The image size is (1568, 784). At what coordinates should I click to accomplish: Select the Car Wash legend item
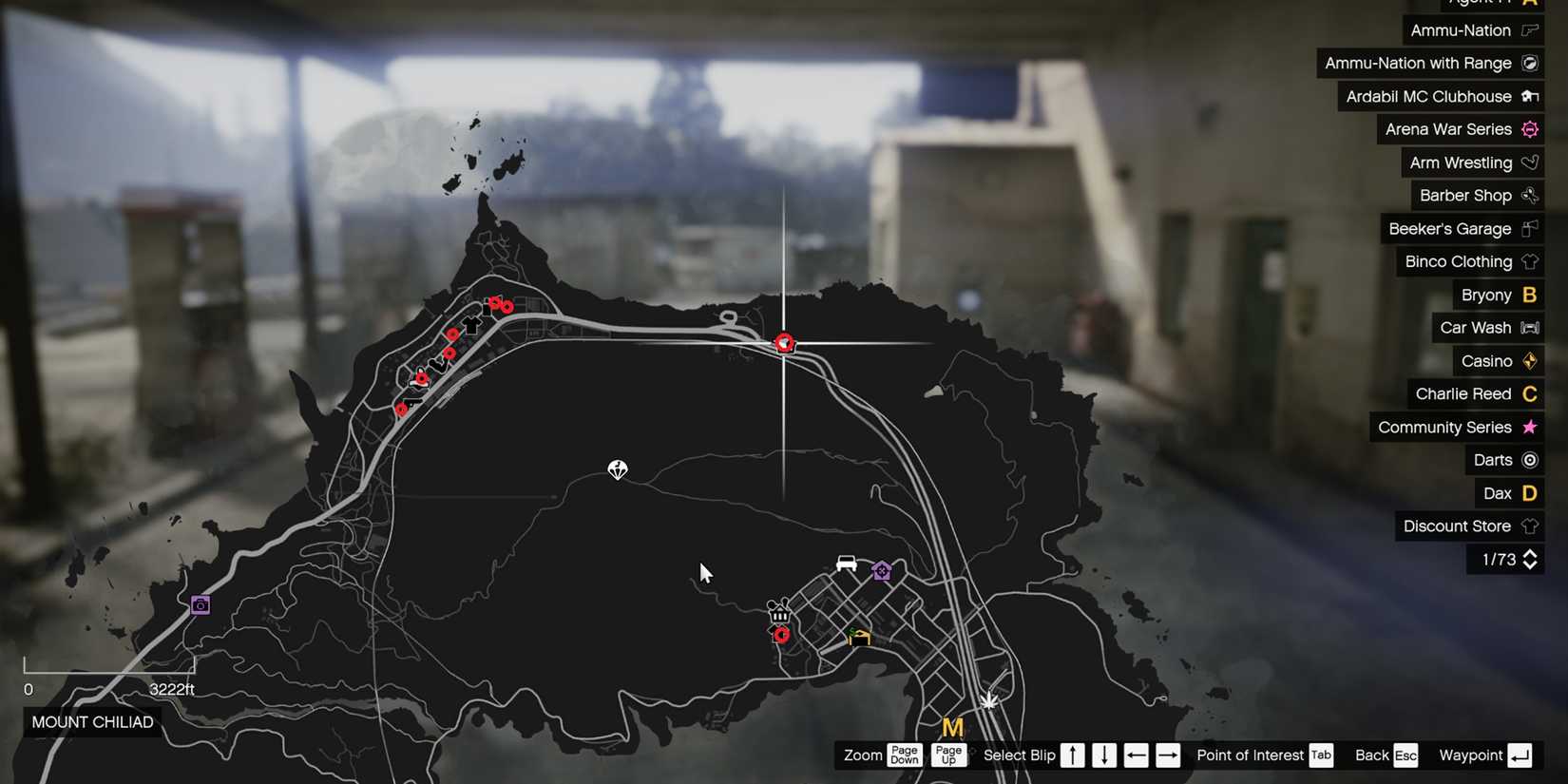pos(1473,328)
